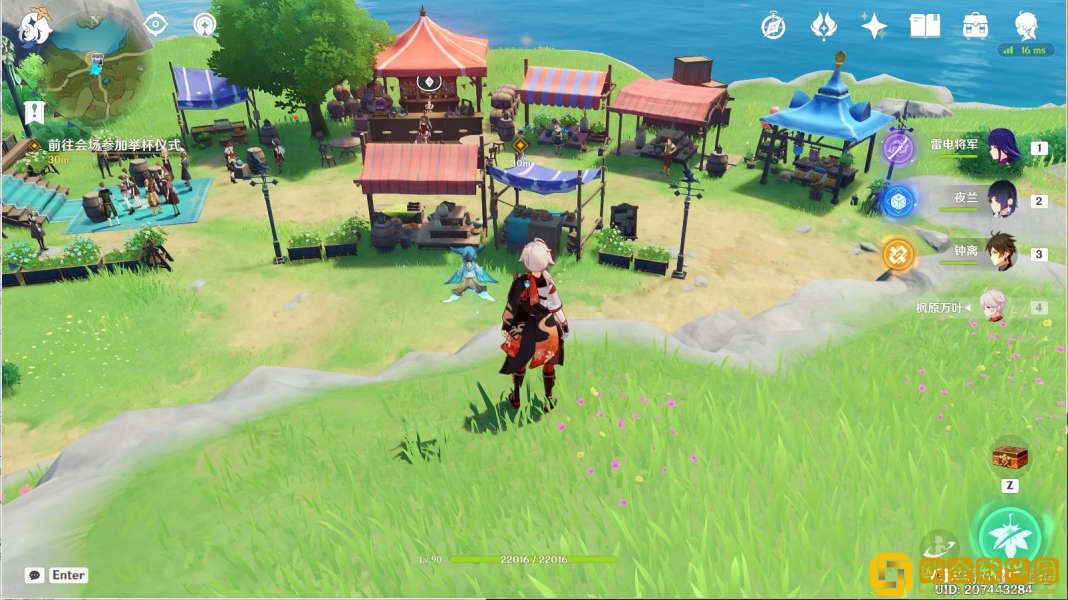Click the quest navigation target icon

point(155,24)
